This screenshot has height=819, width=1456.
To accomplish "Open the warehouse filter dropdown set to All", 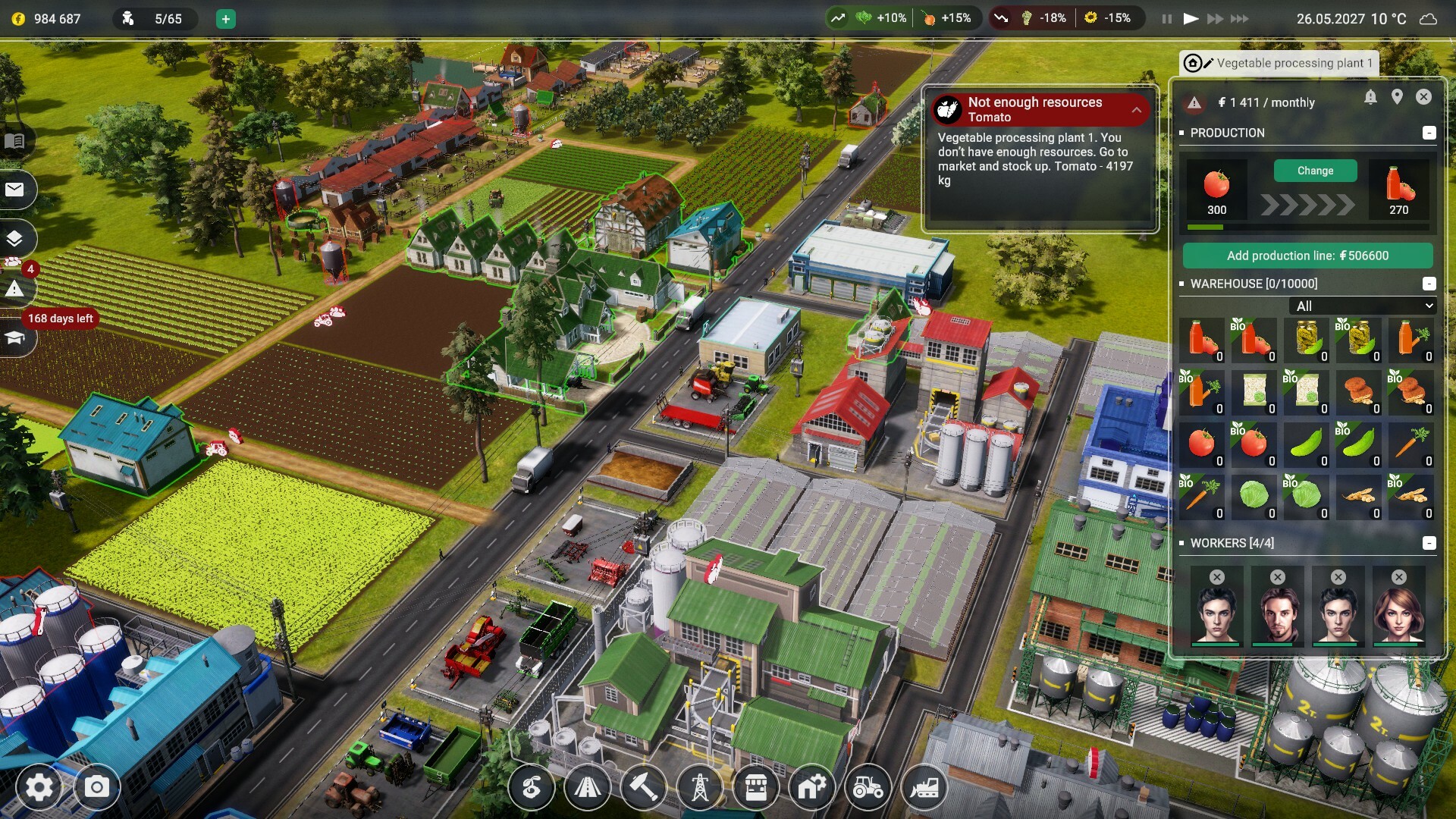I will point(1362,306).
